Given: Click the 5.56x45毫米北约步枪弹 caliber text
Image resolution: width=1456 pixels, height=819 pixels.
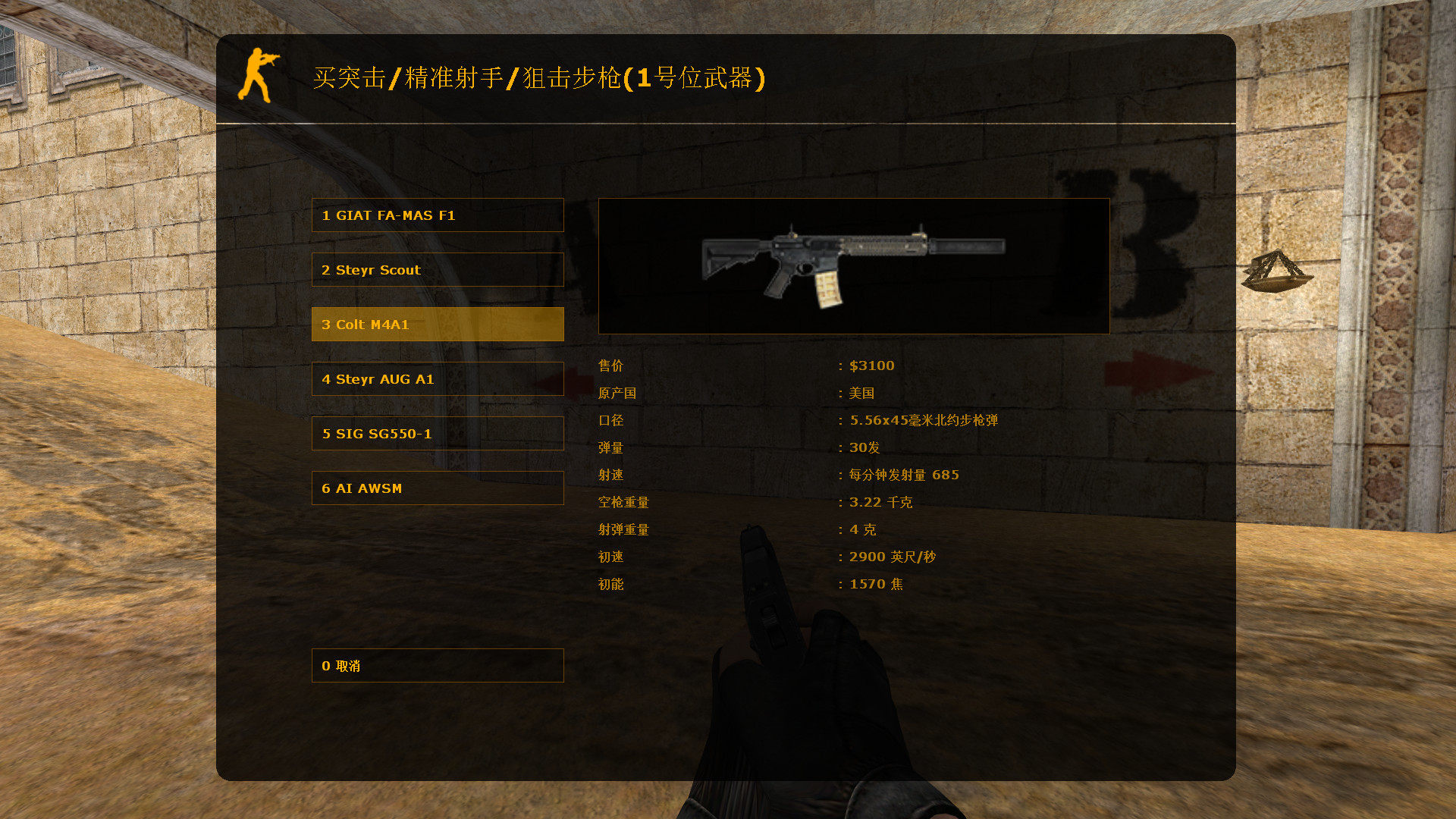Looking at the screenshot, I should (x=924, y=419).
